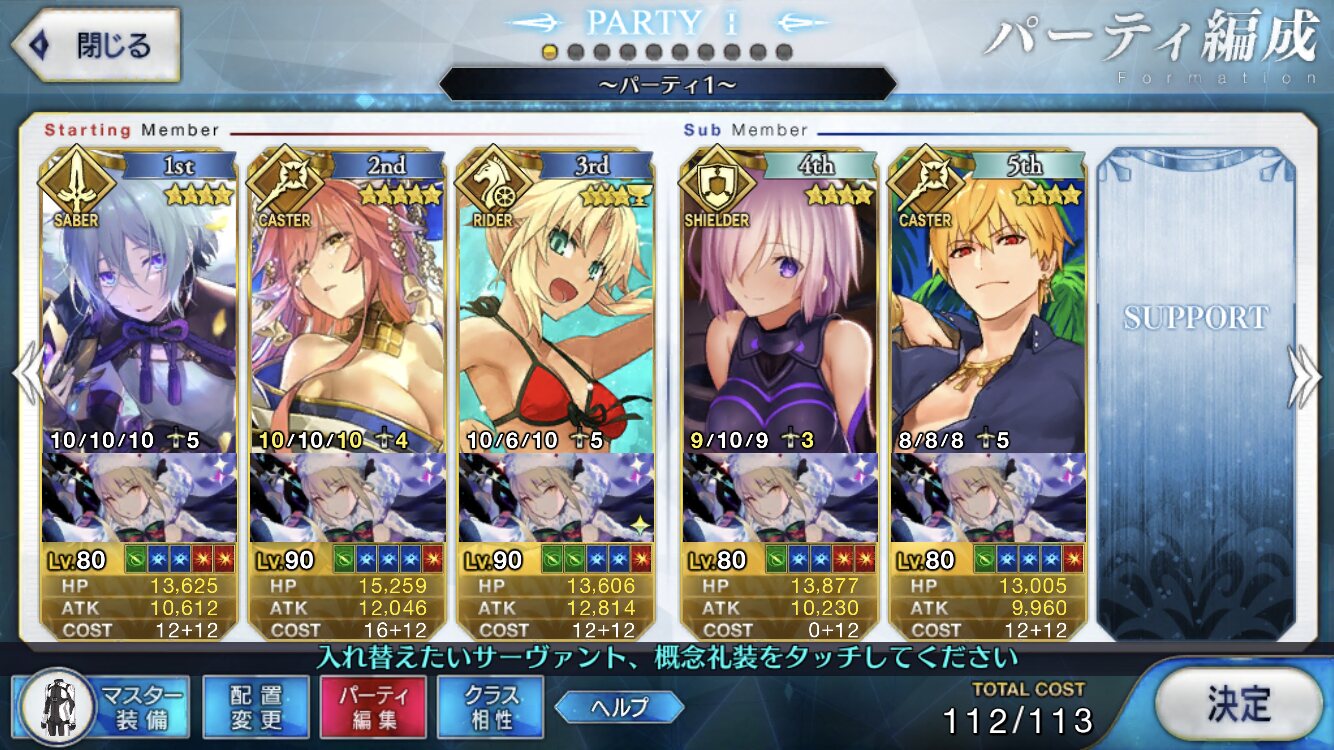This screenshot has height=750, width=1334.
Task: Tap the craft essence under the Saber
Action: (x=140, y=497)
